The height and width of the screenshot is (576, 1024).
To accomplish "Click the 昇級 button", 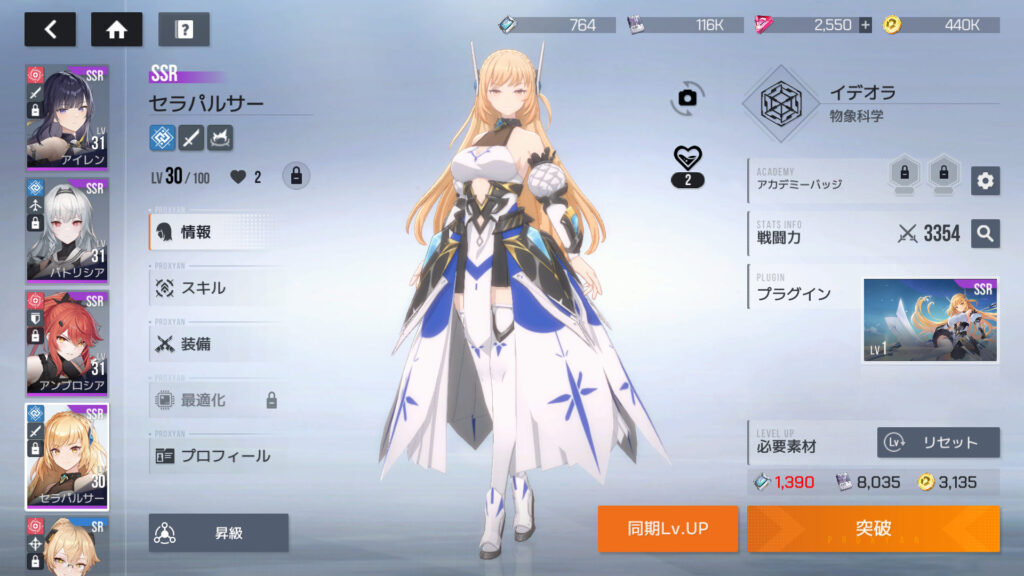I will click(219, 533).
